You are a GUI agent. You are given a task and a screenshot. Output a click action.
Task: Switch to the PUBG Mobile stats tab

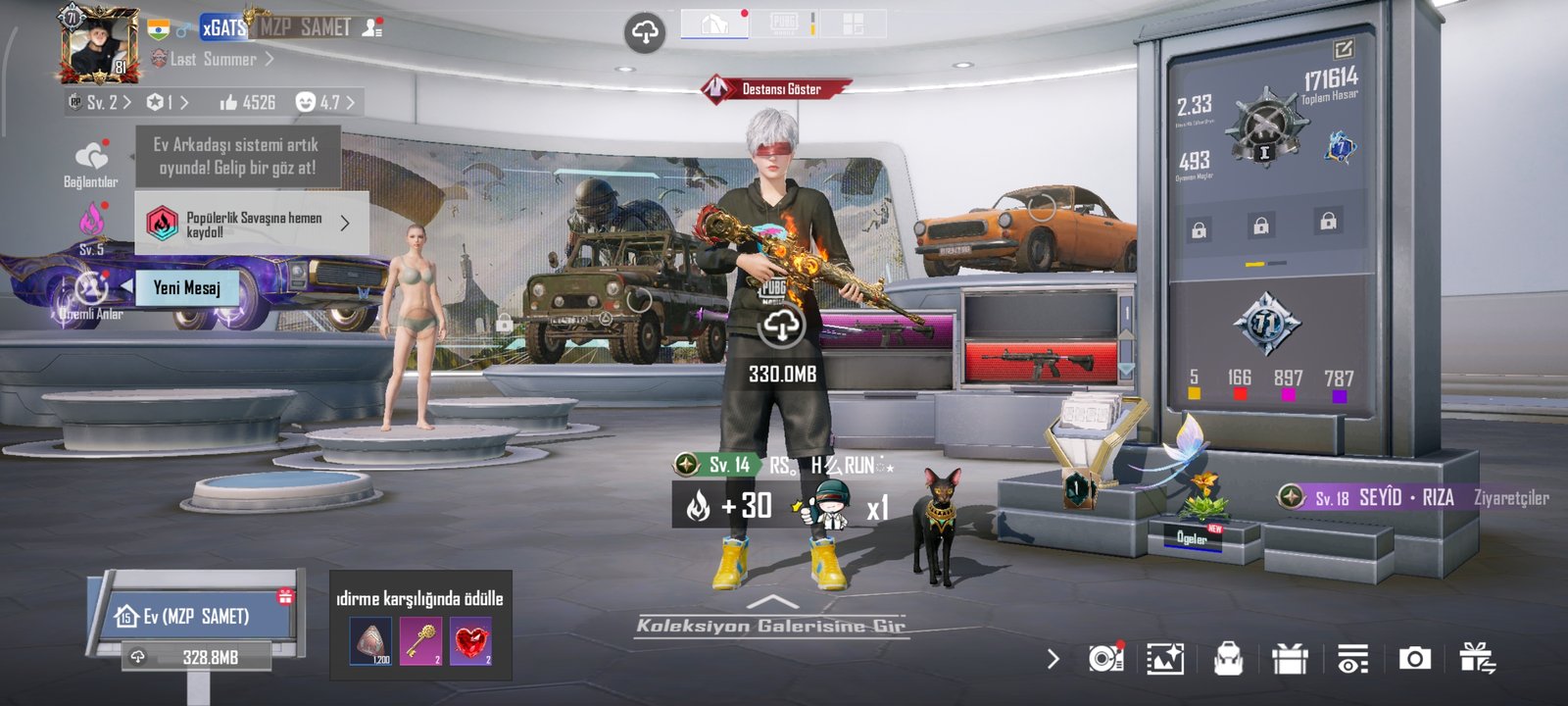point(784,25)
